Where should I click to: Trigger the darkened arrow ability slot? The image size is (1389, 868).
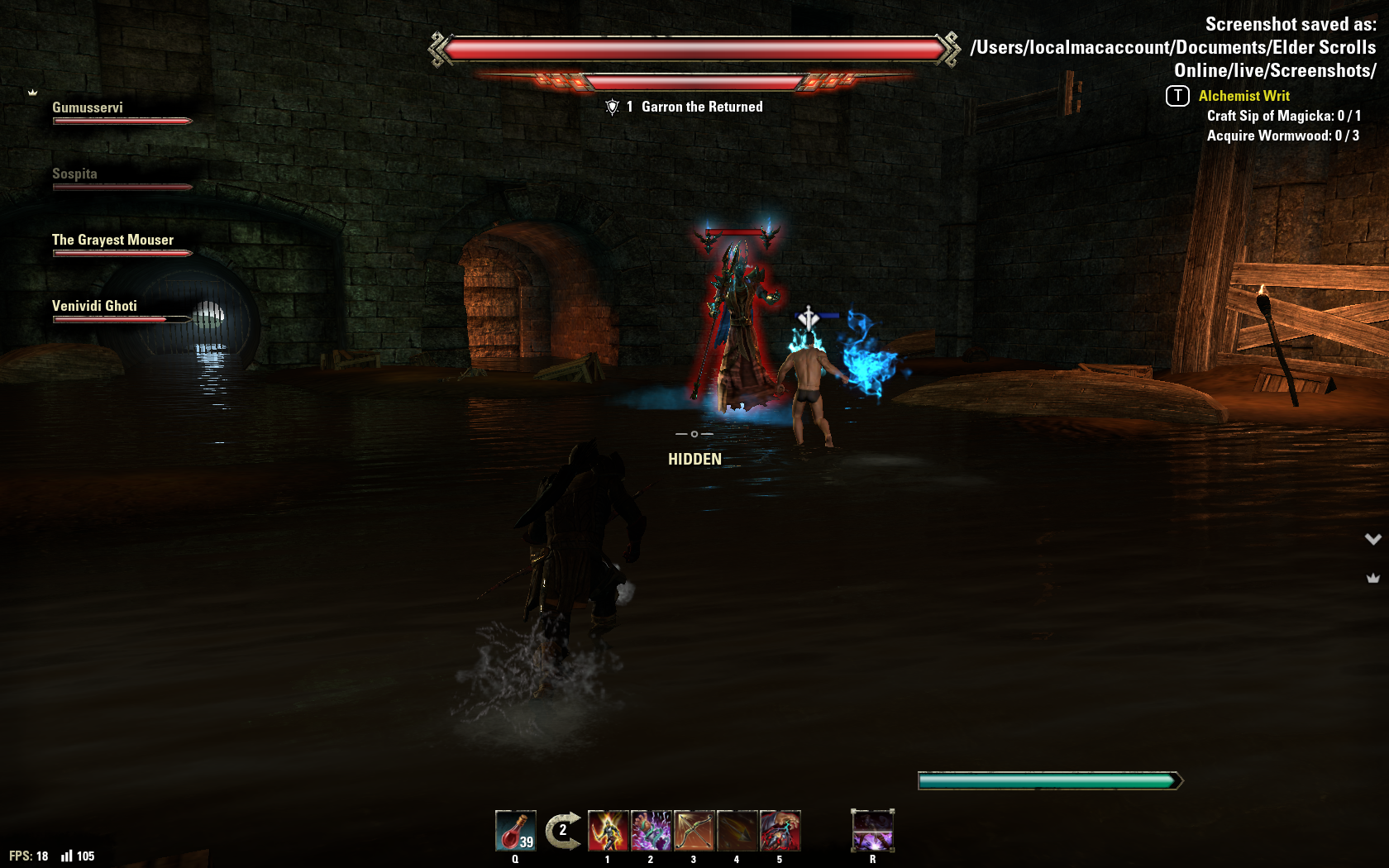737,831
